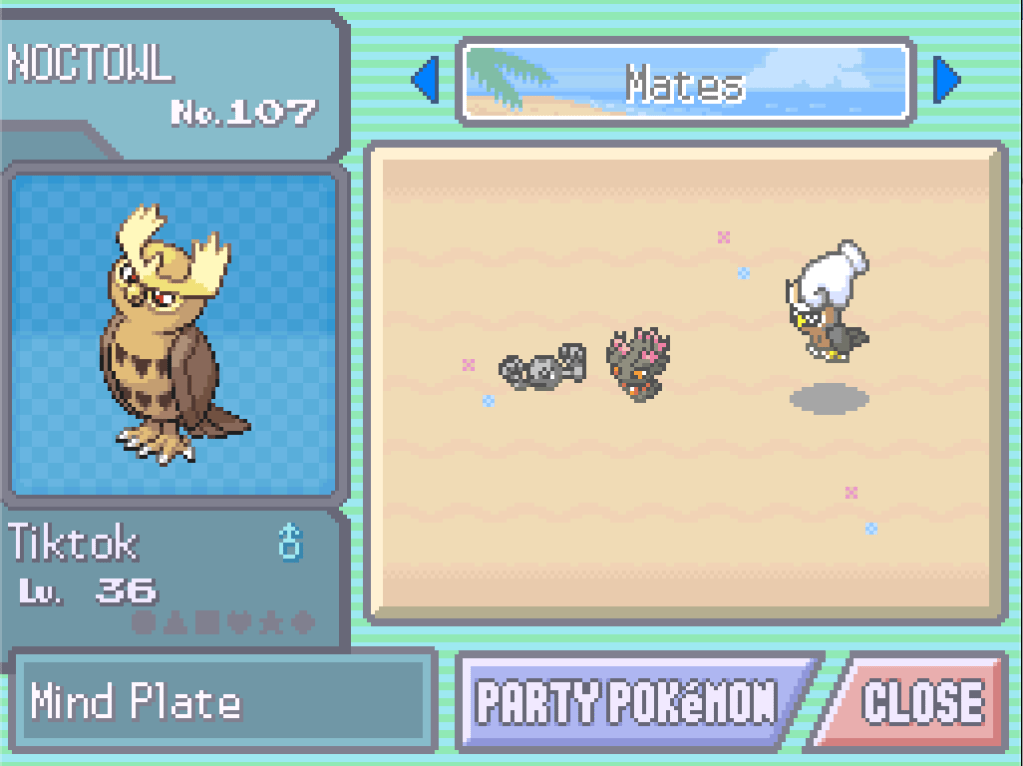Go to the next box with right arrow

coord(945,81)
